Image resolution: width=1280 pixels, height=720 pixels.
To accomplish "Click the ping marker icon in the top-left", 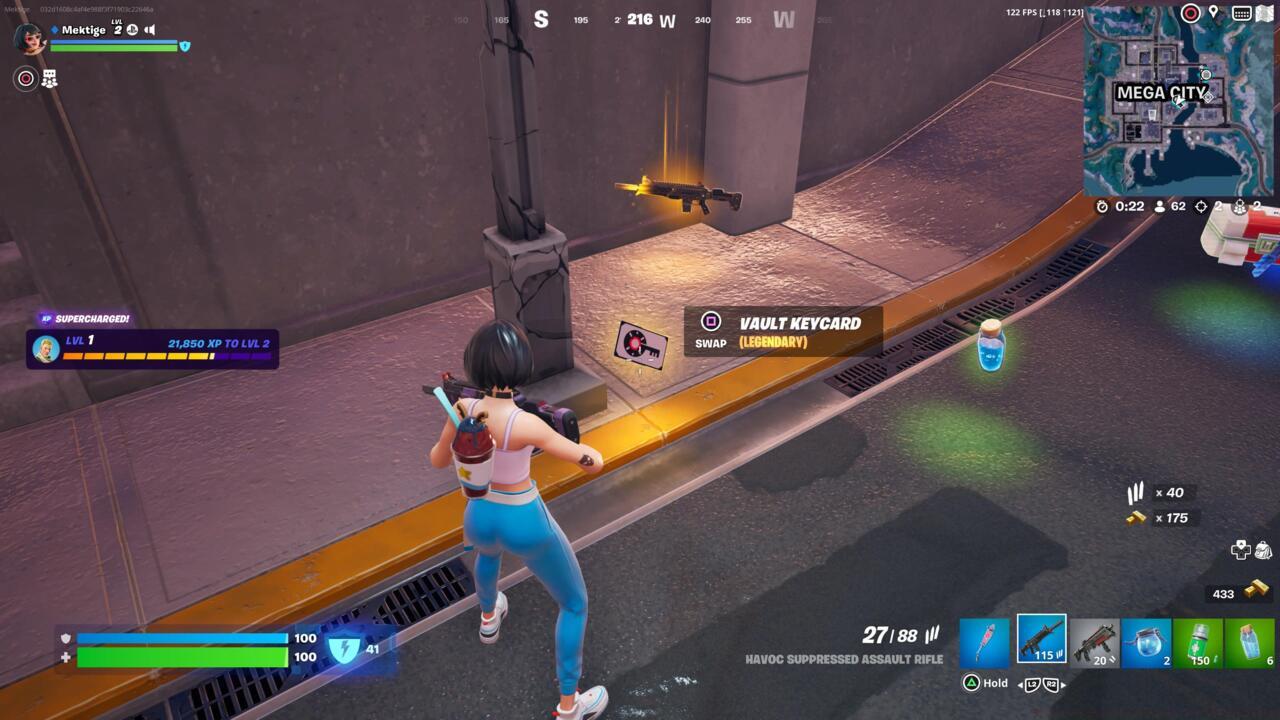I will [24, 76].
